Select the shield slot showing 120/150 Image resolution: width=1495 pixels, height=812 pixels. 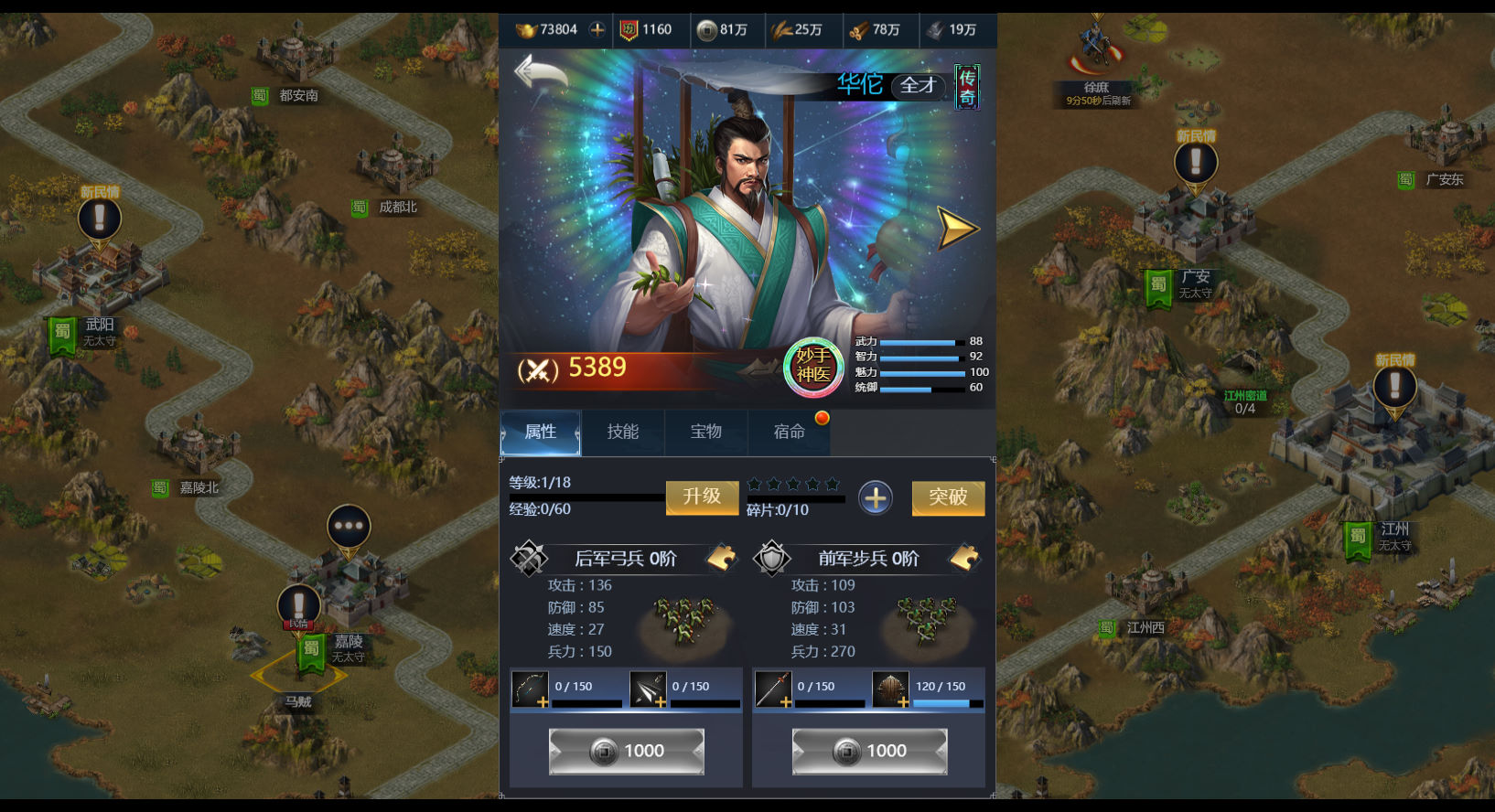890,689
